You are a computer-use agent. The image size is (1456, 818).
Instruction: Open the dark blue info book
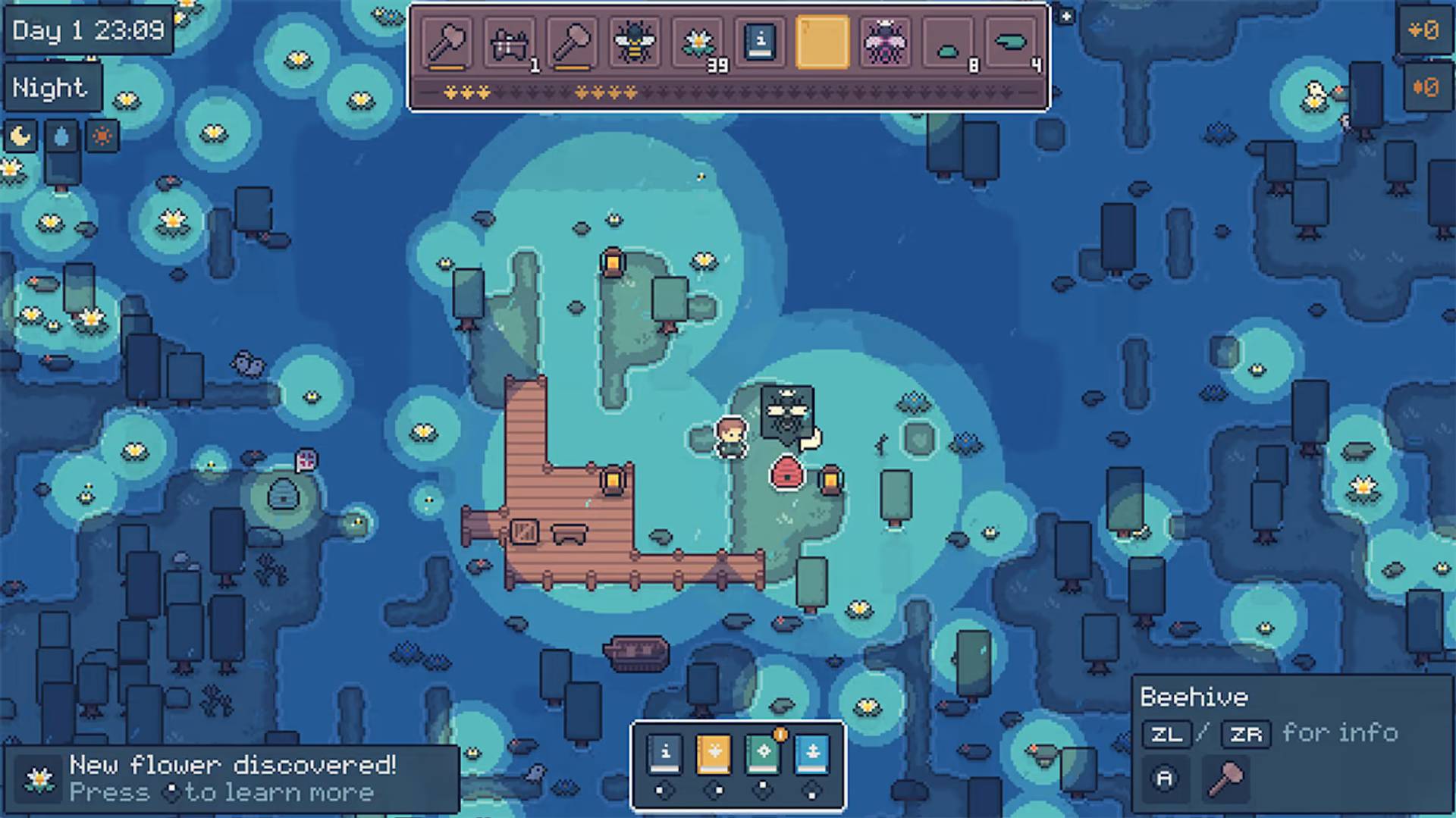tap(665, 754)
